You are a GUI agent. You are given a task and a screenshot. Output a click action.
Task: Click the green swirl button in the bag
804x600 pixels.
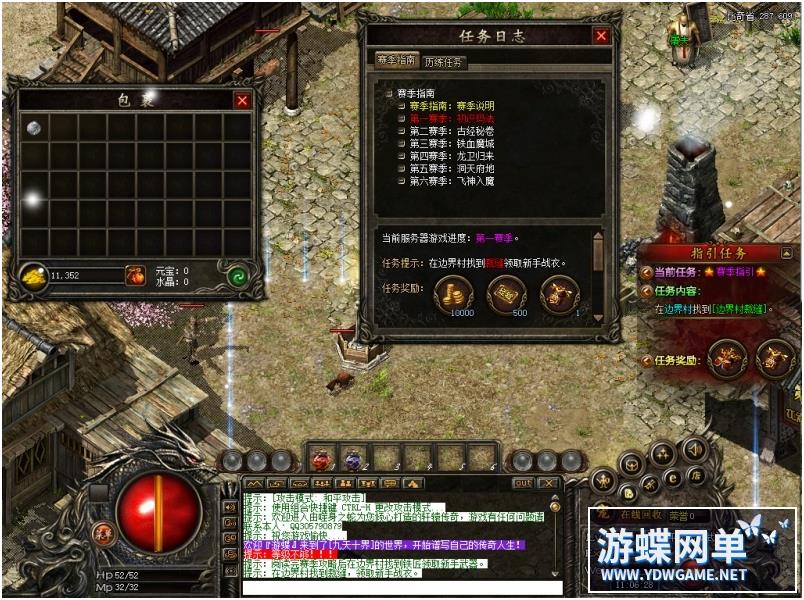[237, 276]
